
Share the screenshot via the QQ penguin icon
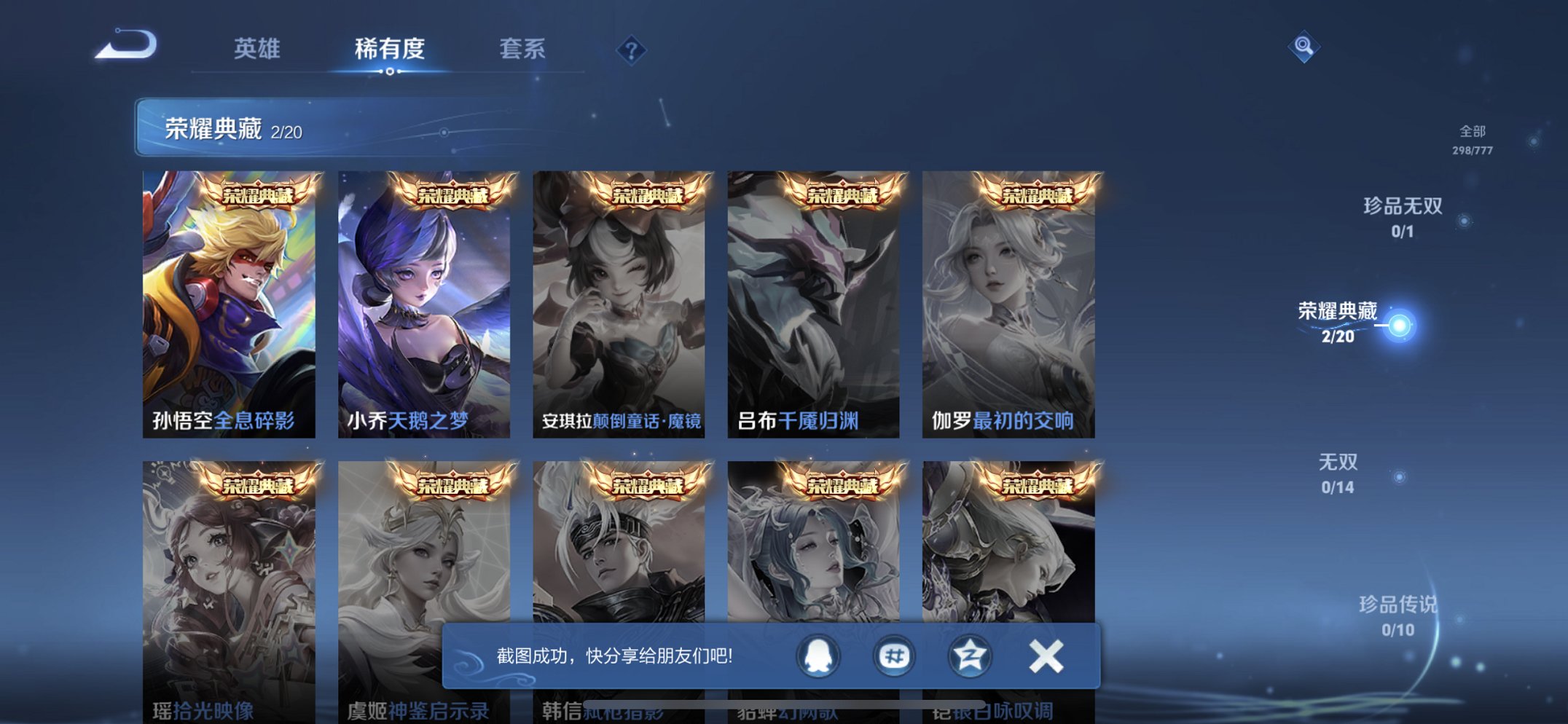pos(820,656)
